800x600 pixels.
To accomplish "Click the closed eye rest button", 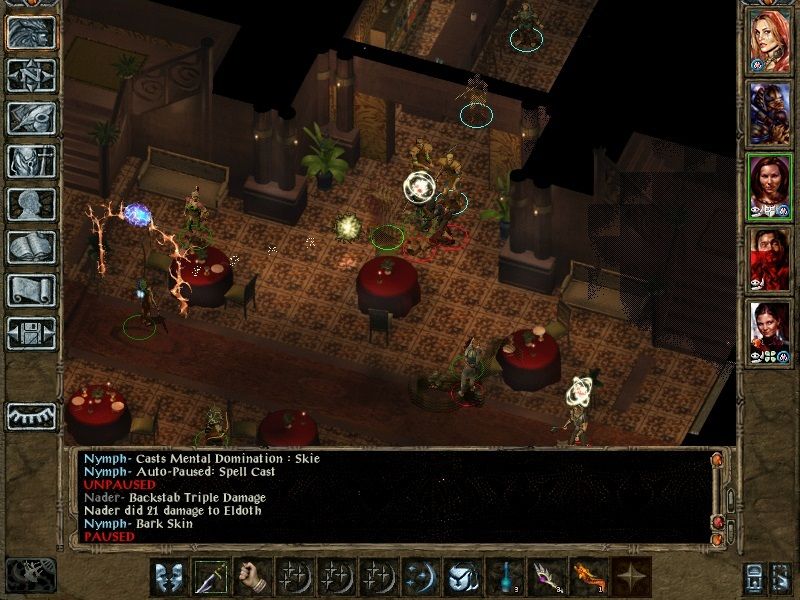I will 31,416.
